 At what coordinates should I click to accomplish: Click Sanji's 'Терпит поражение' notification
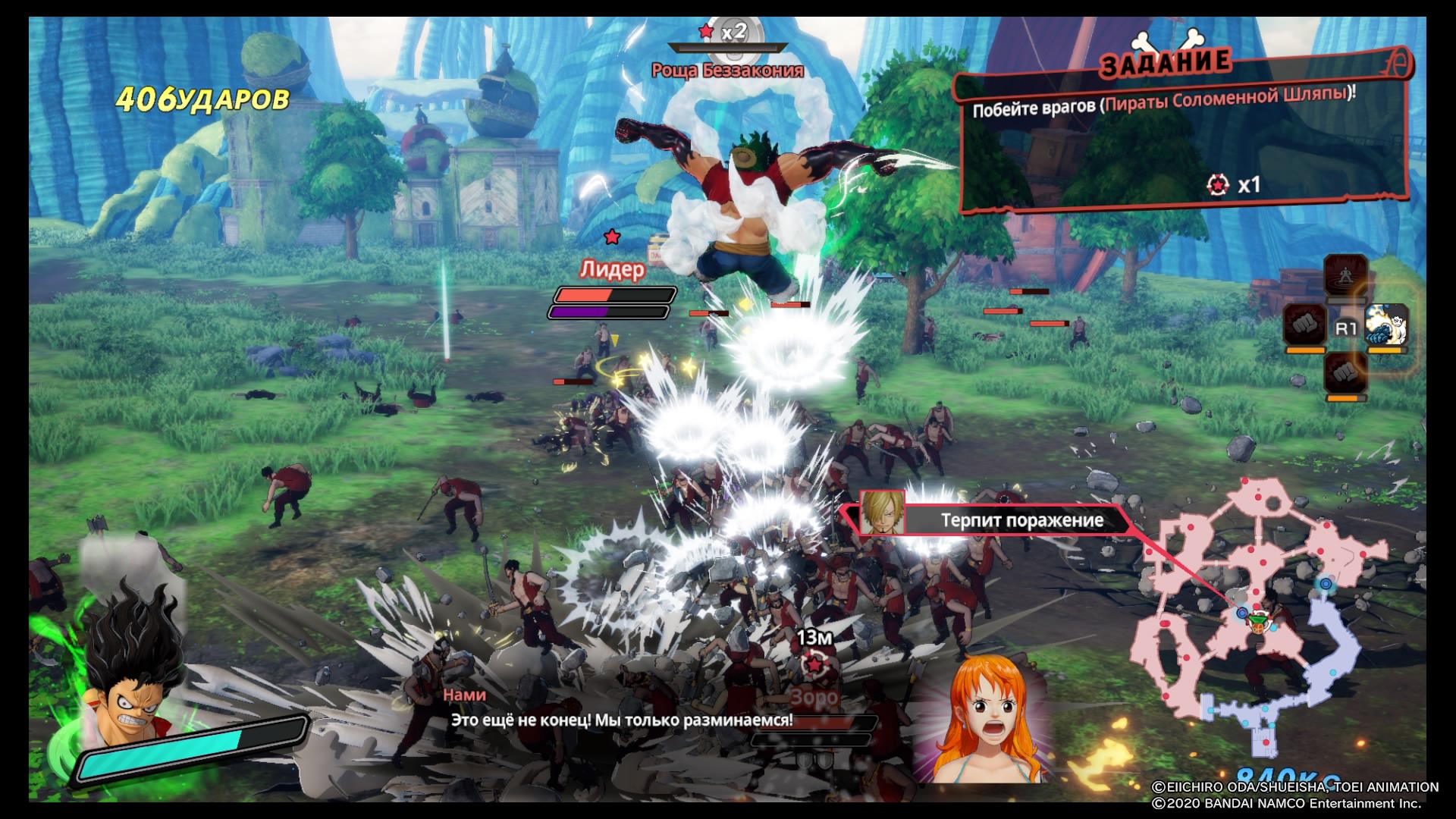click(x=993, y=520)
